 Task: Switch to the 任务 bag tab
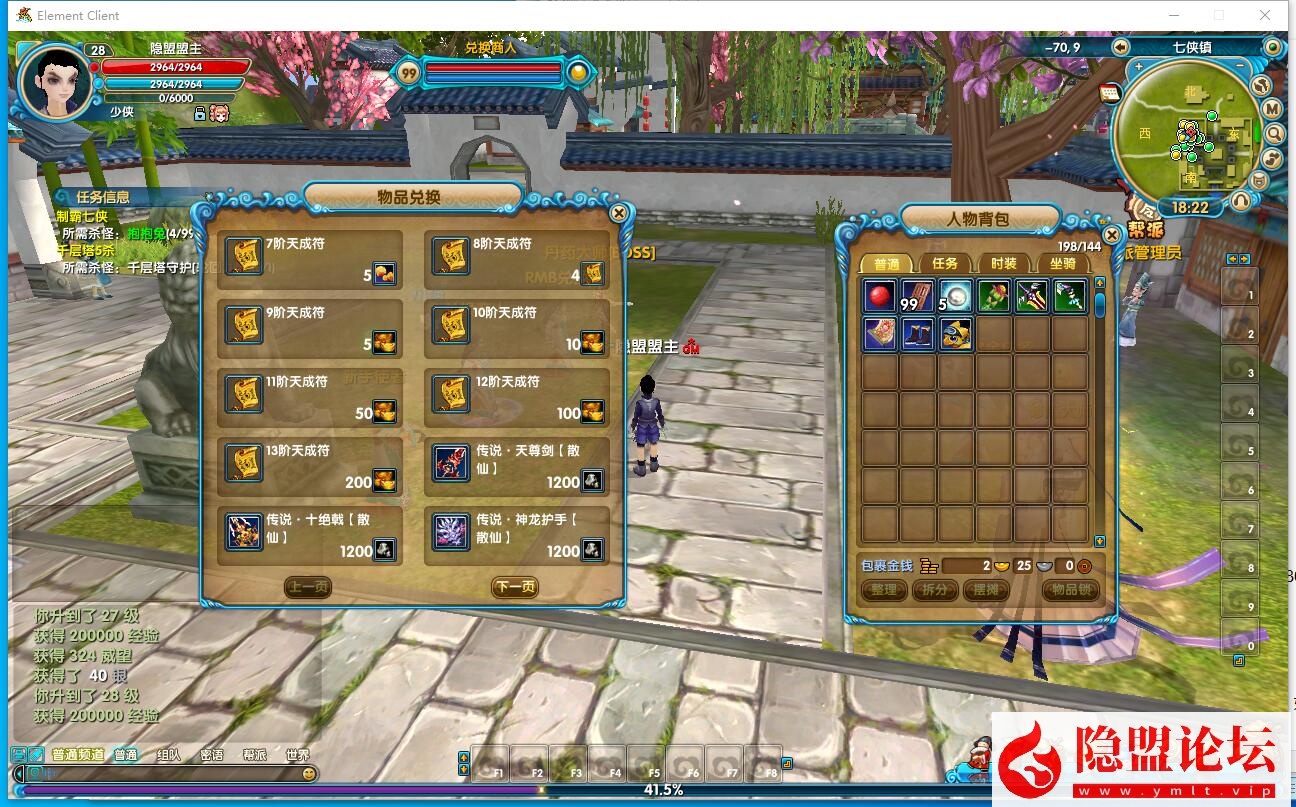(x=944, y=263)
